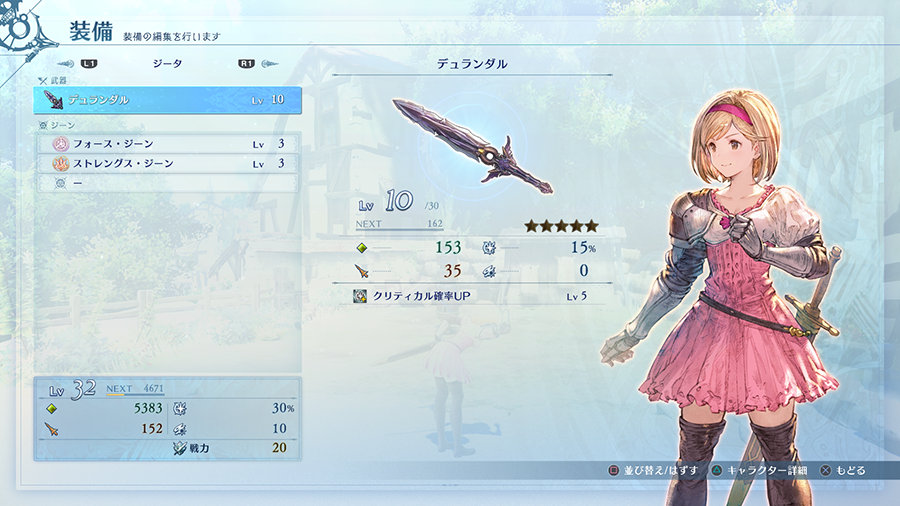Image resolution: width=900 pixels, height=506 pixels.
Task: Choose the フォース・ジーン sigil slot
Action: tap(167, 144)
